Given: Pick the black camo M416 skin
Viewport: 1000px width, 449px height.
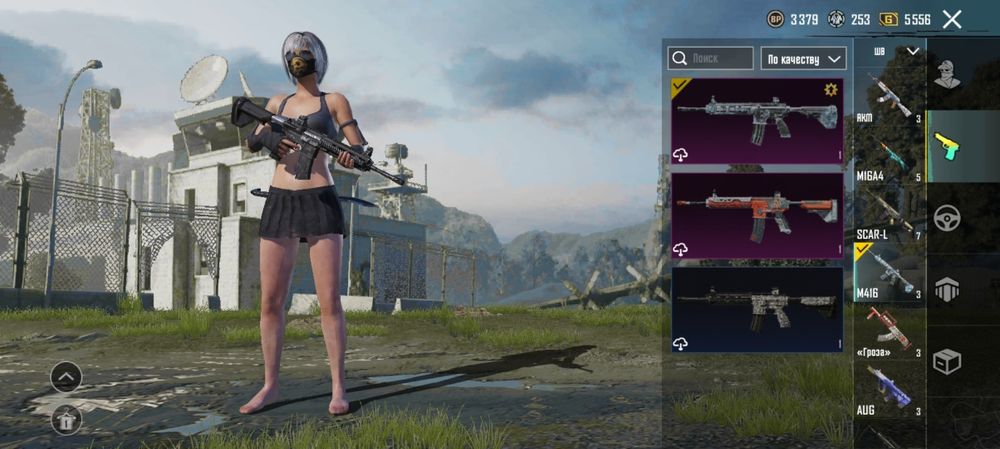Looking at the screenshot, I should tap(757, 308).
